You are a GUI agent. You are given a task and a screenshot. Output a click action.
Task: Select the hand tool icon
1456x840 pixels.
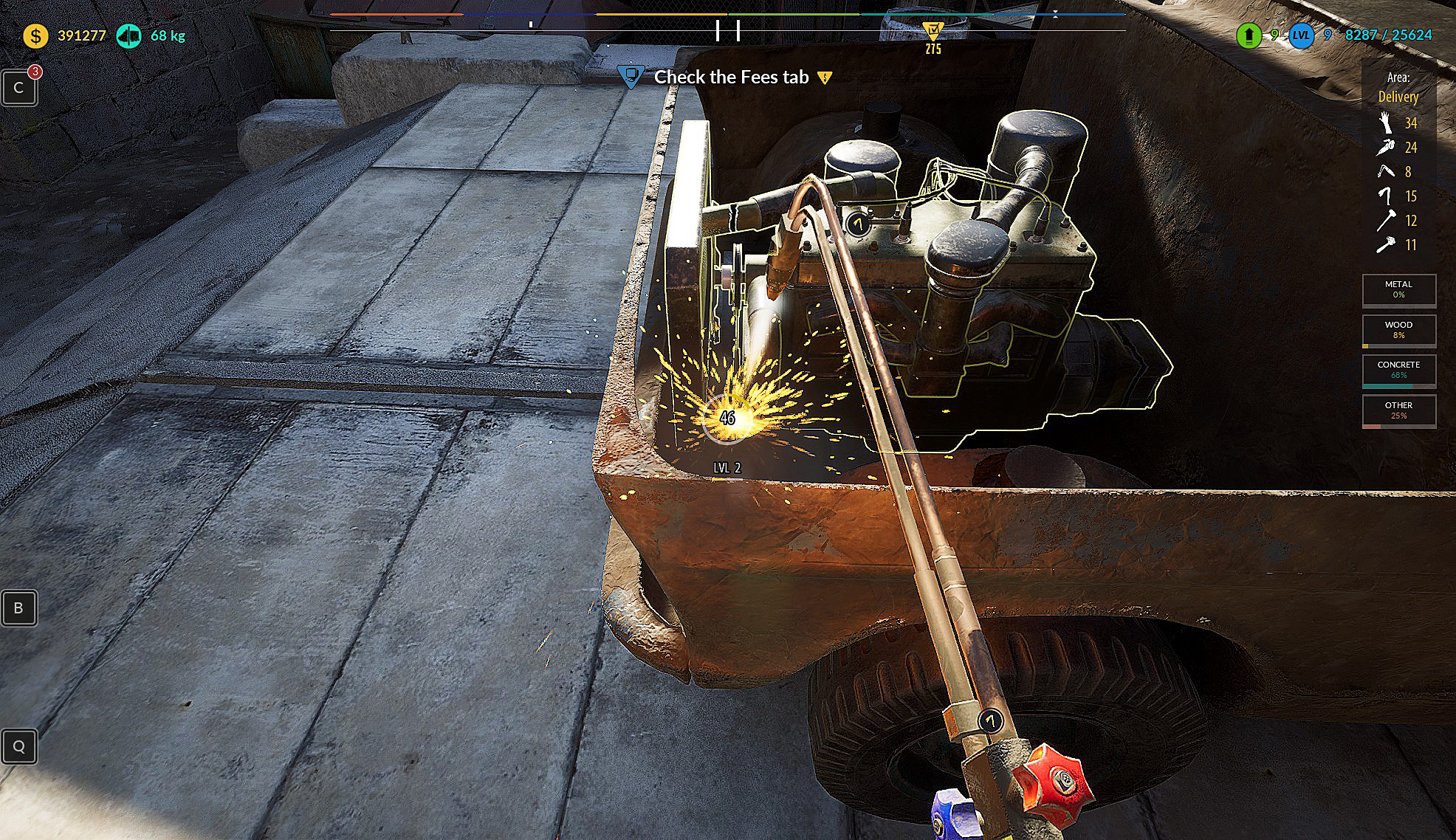[1386, 123]
